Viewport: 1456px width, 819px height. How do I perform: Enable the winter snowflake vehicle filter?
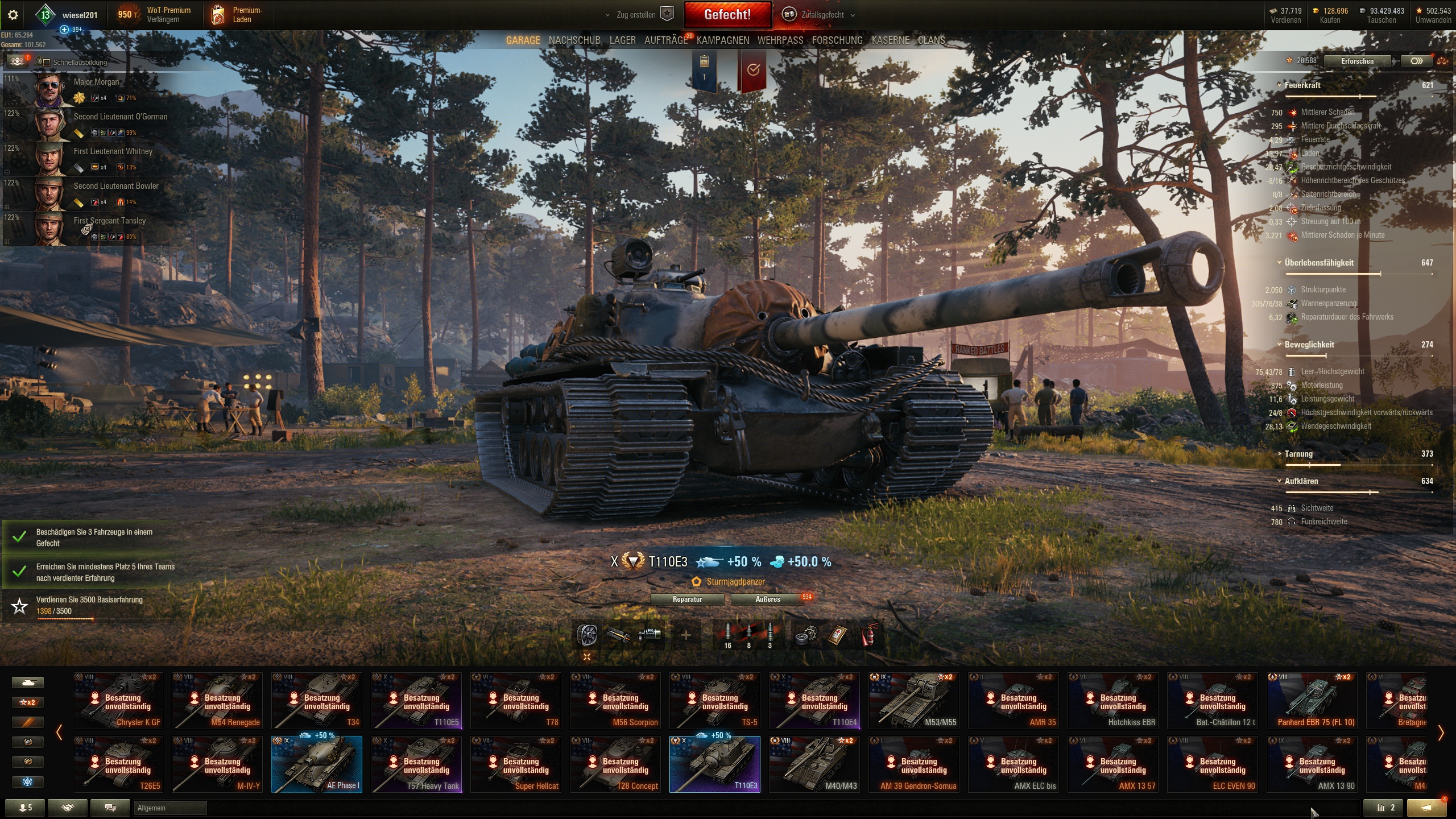(x=27, y=781)
